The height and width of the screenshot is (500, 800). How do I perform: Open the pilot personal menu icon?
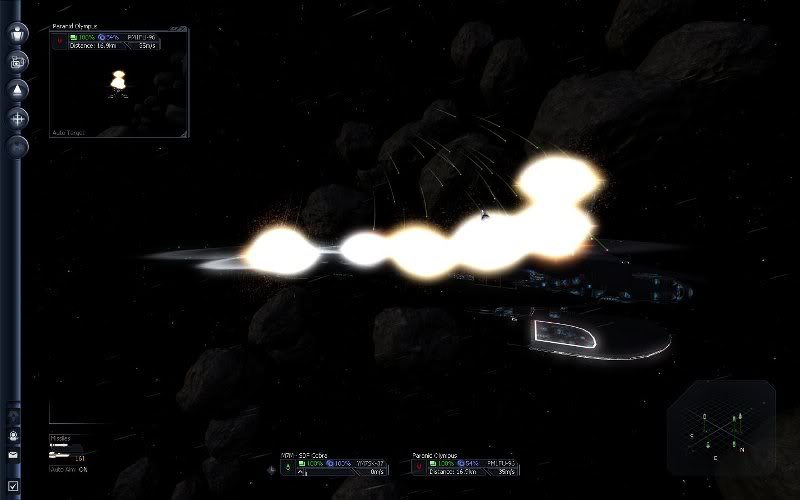coord(17,33)
